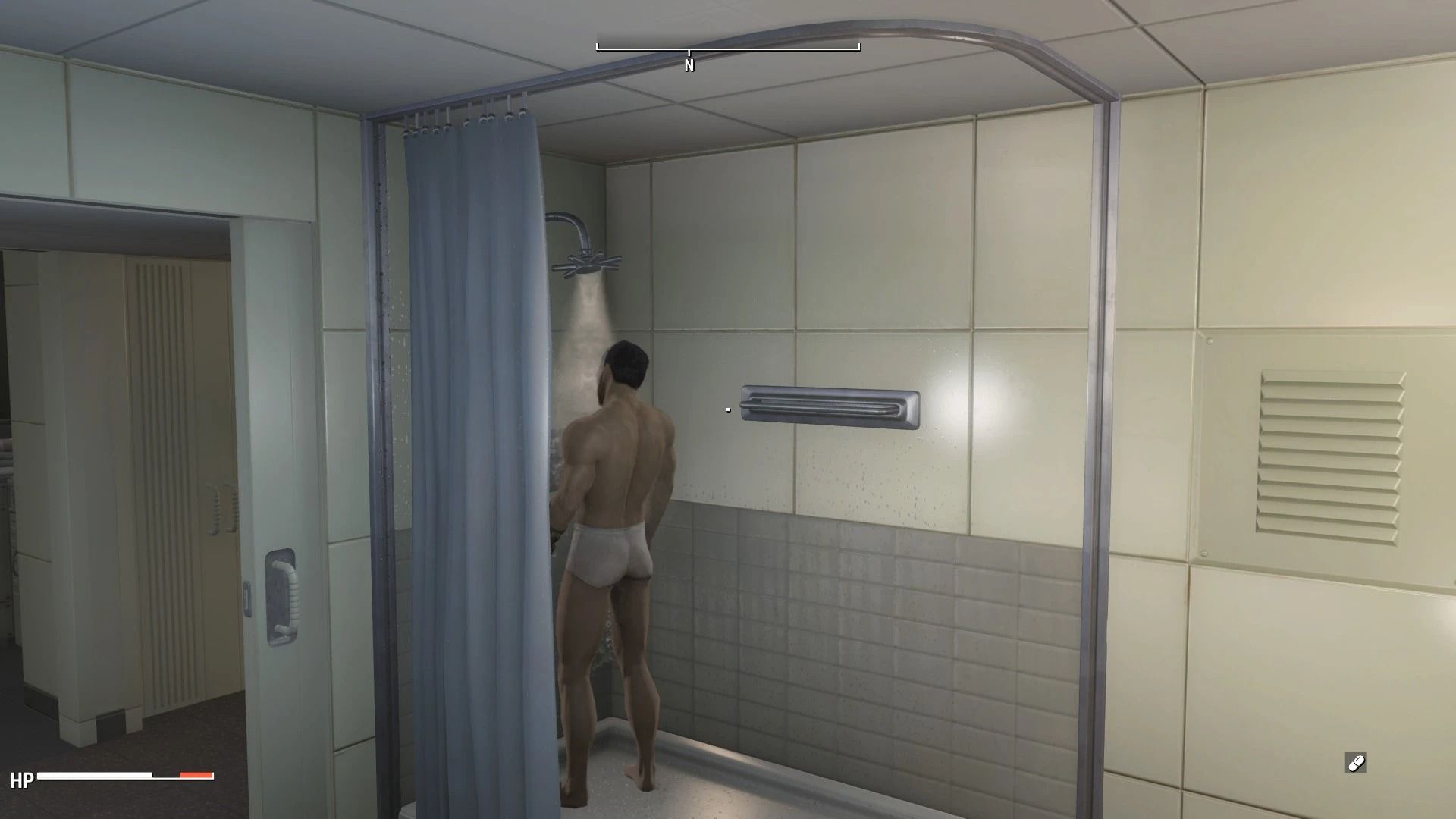Click the N marker on the compass
Viewport: 1456px width, 819px height.
click(689, 65)
